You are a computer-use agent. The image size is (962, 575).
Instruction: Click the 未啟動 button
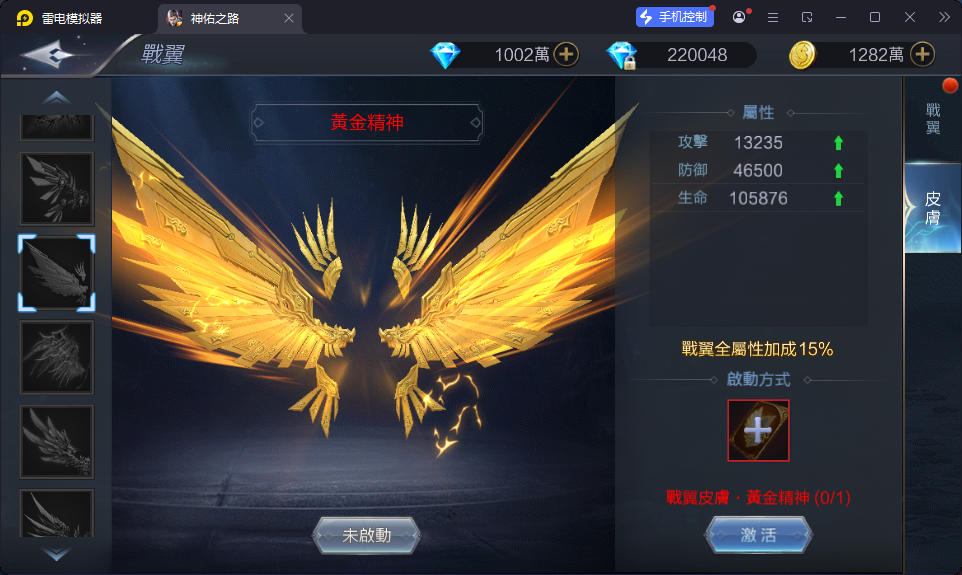tap(366, 535)
